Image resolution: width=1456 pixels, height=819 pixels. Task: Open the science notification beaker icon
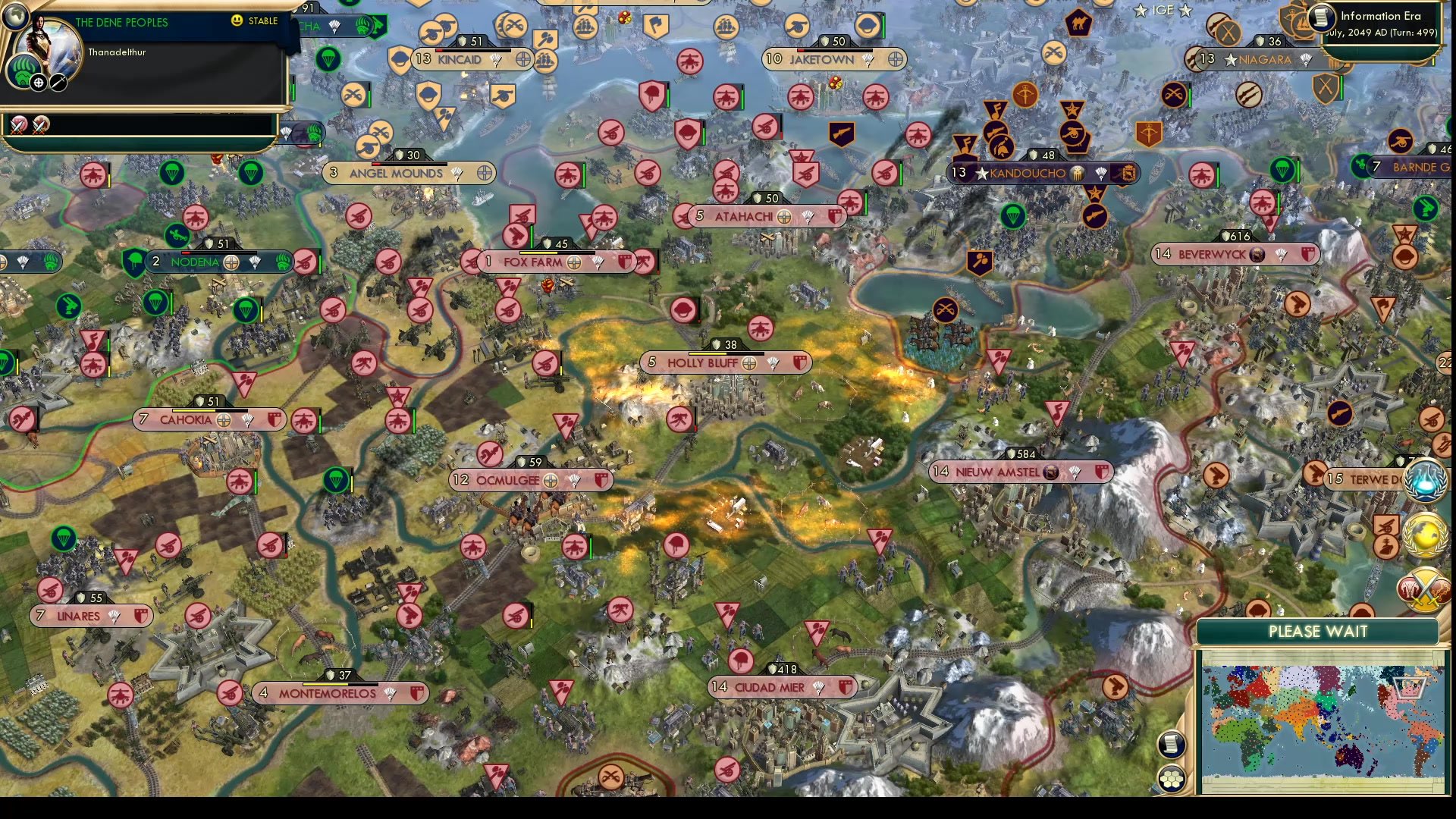click(1424, 480)
